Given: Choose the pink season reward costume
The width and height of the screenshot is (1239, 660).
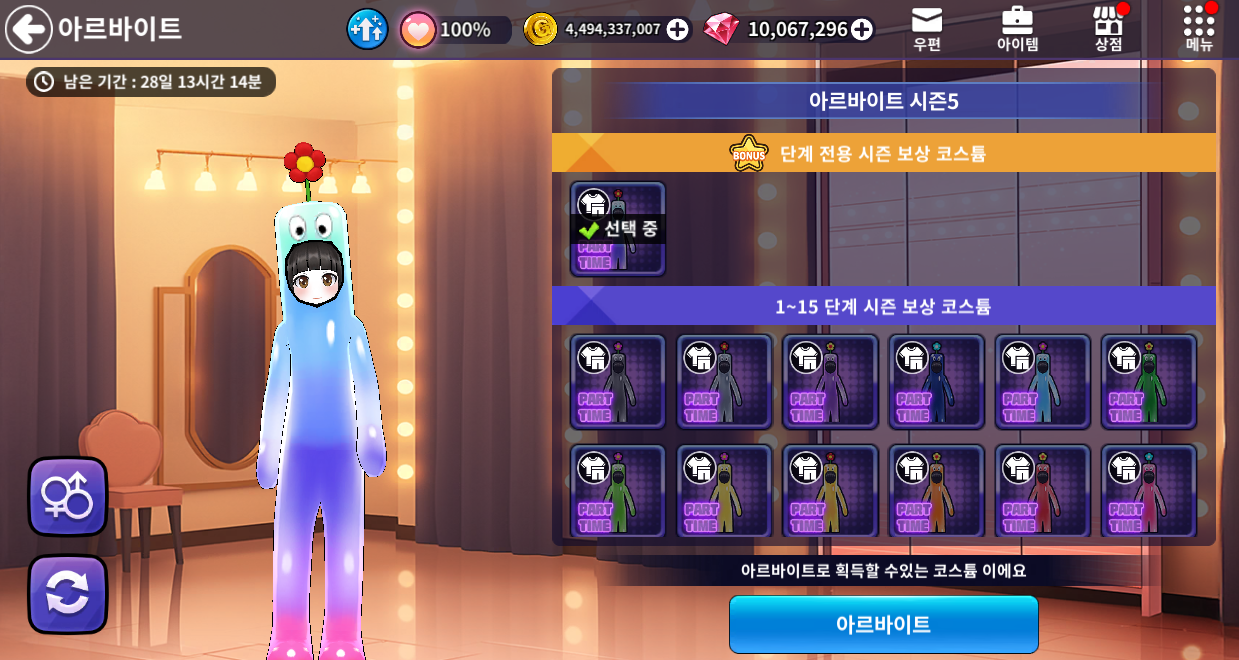Looking at the screenshot, I should (1148, 492).
